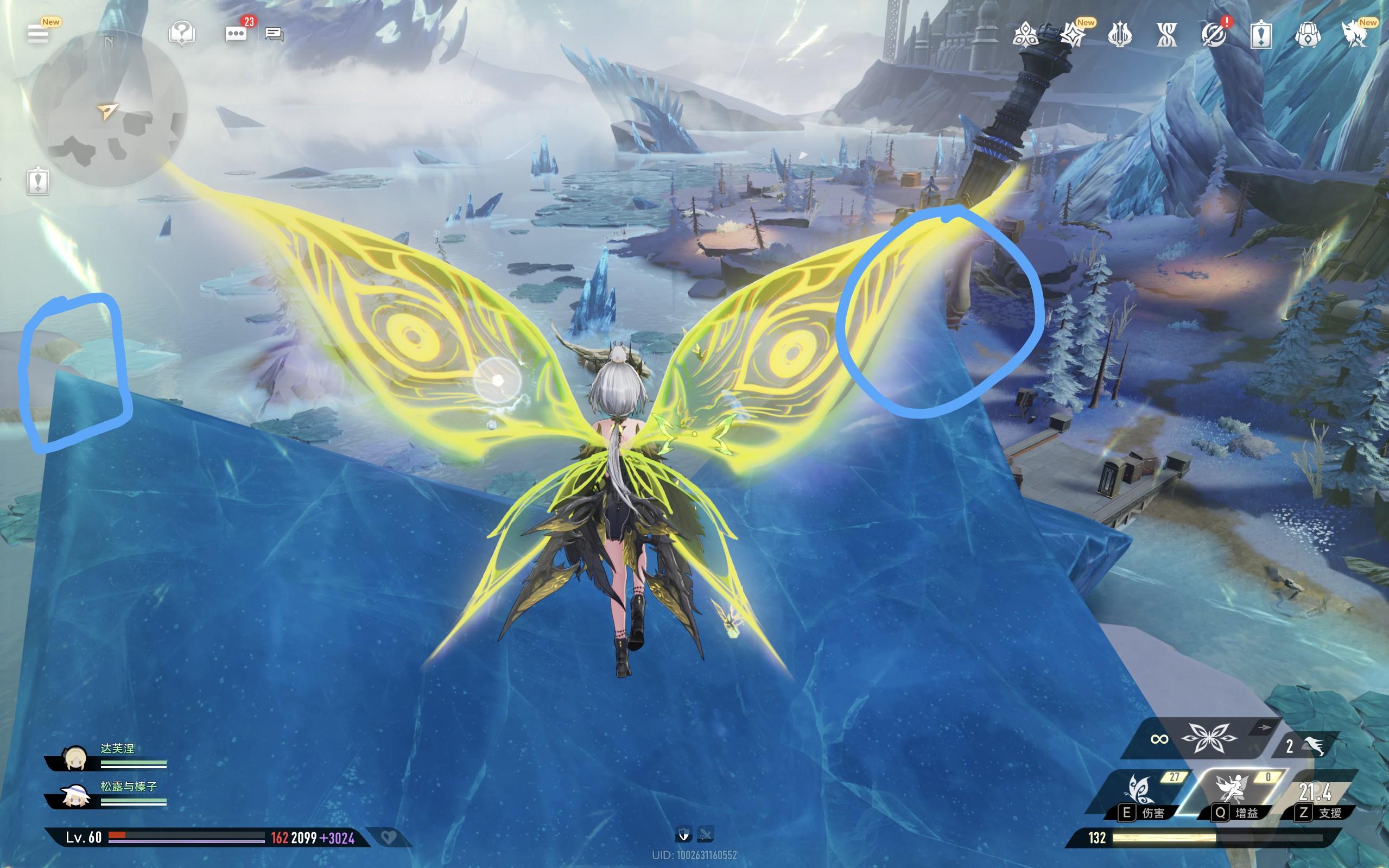Open the question-mark guide book
The image size is (1389, 868).
click(181, 34)
